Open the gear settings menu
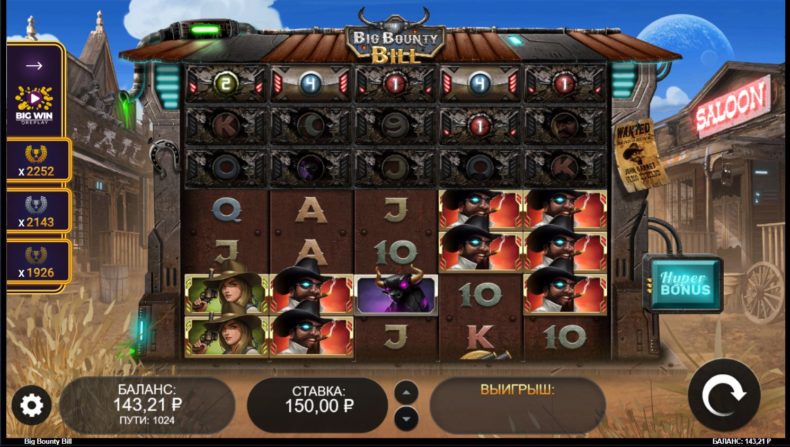 (x=31, y=405)
